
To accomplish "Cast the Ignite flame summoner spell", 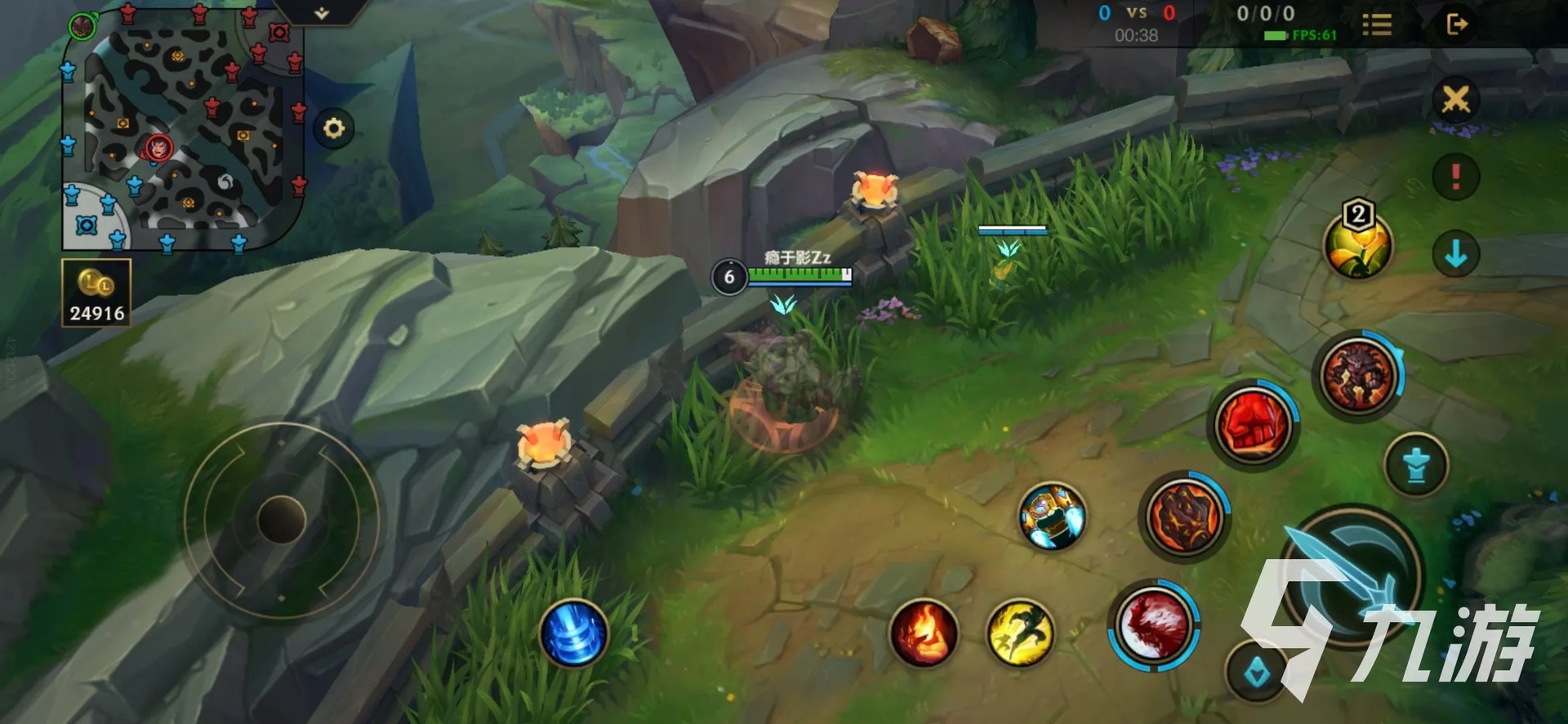I will tap(924, 632).
